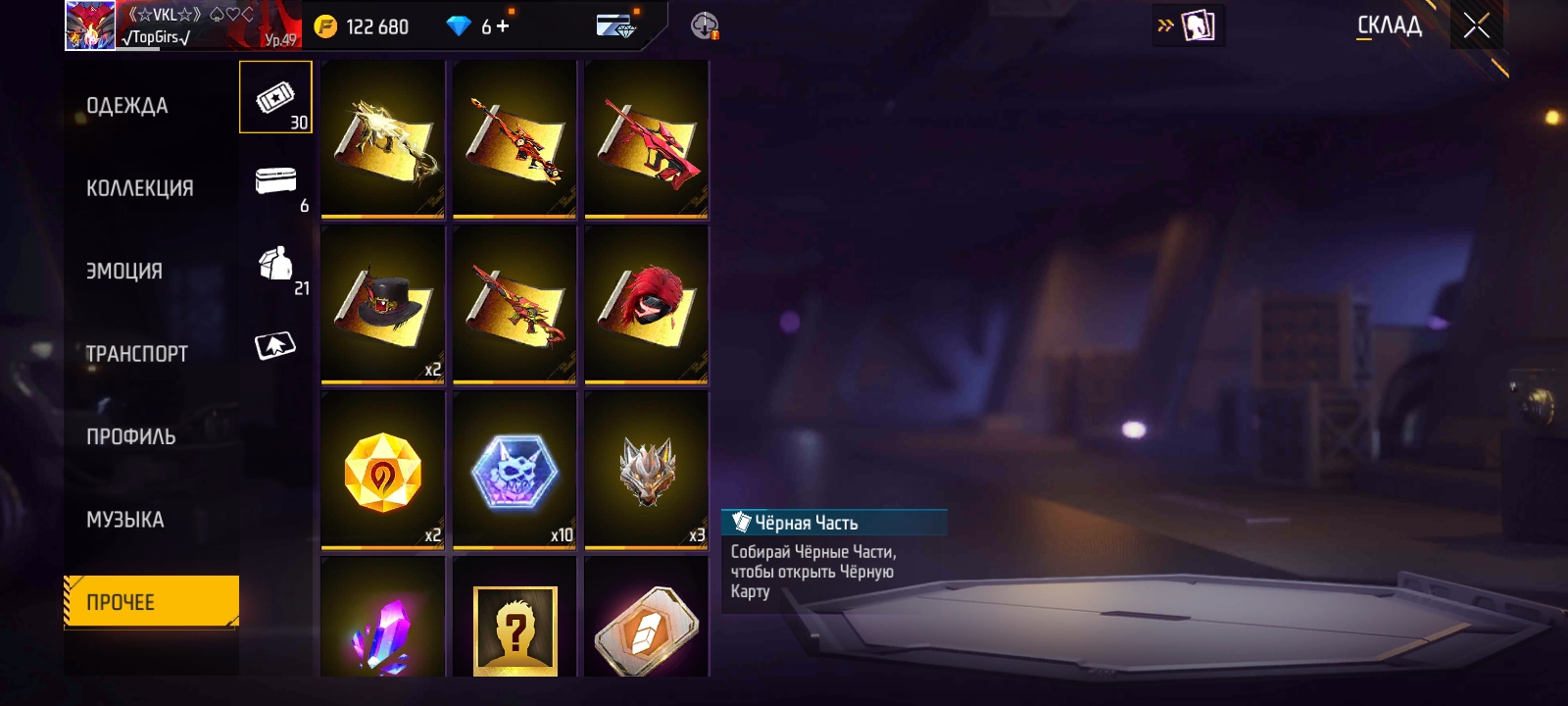Add diamonds with the plus button
The height and width of the screenshot is (706, 1568).
(x=503, y=26)
